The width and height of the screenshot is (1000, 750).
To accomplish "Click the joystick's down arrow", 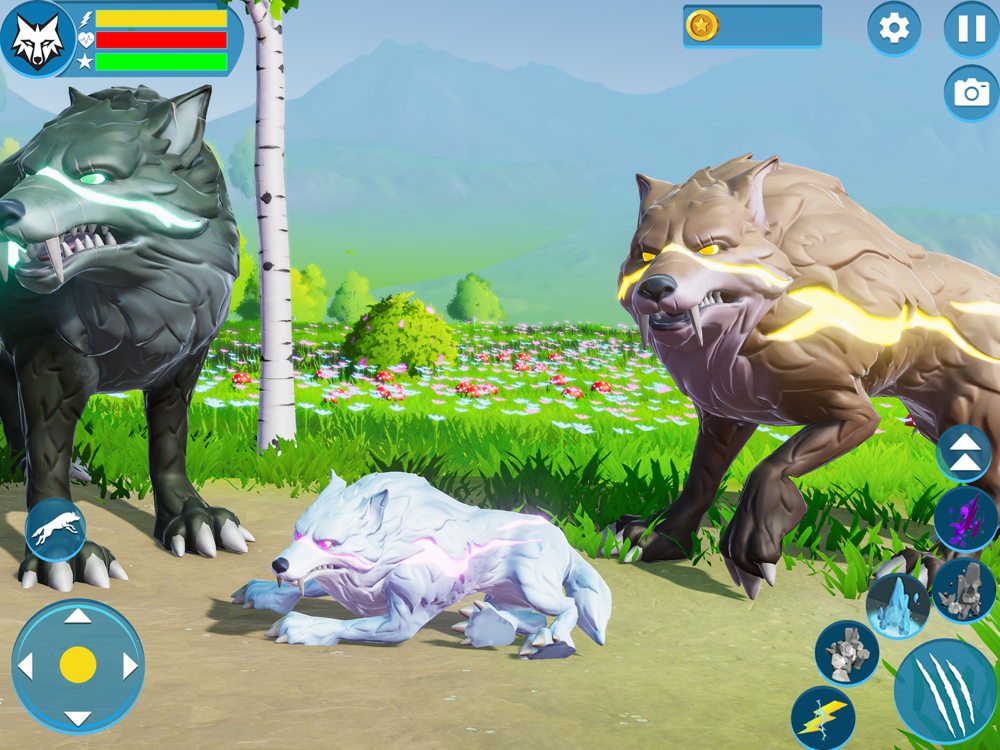I will click(x=78, y=717).
